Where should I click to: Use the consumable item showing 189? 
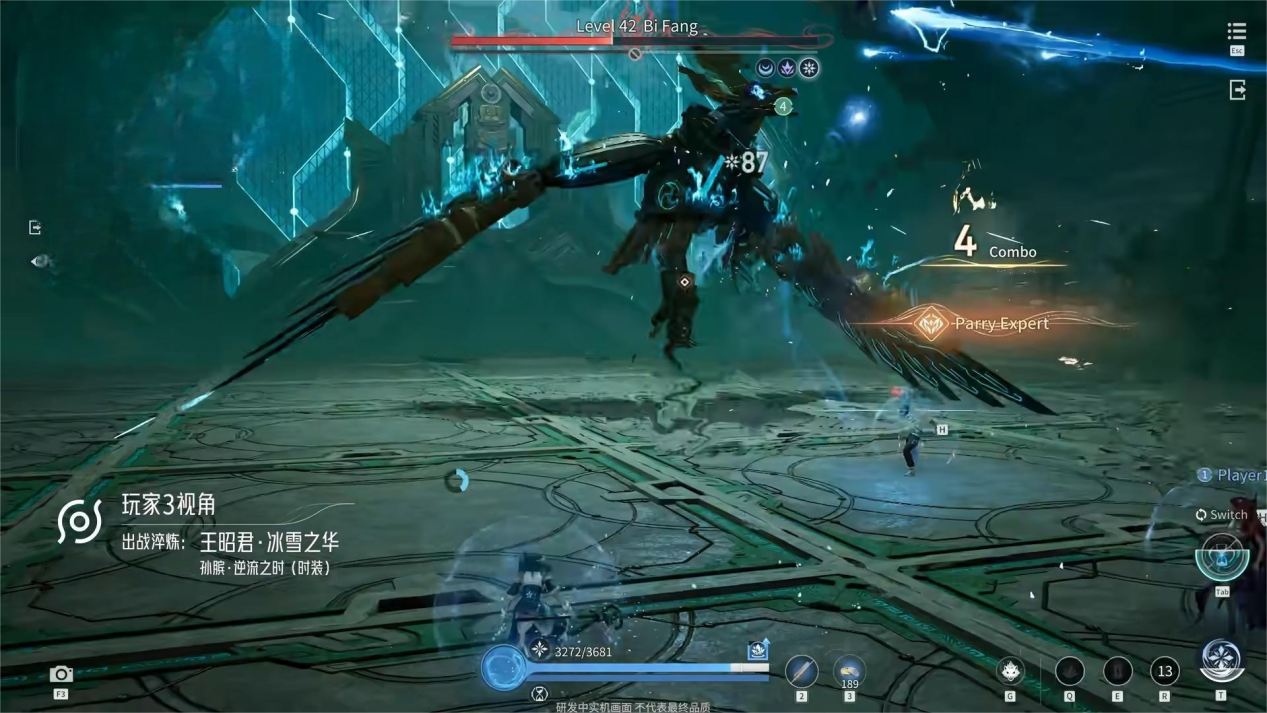pyautogui.click(x=849, y=671)
